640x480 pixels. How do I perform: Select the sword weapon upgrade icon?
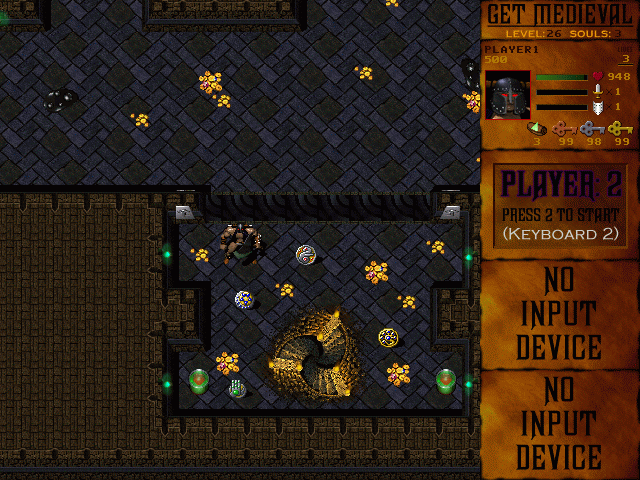tap(598, 90)
